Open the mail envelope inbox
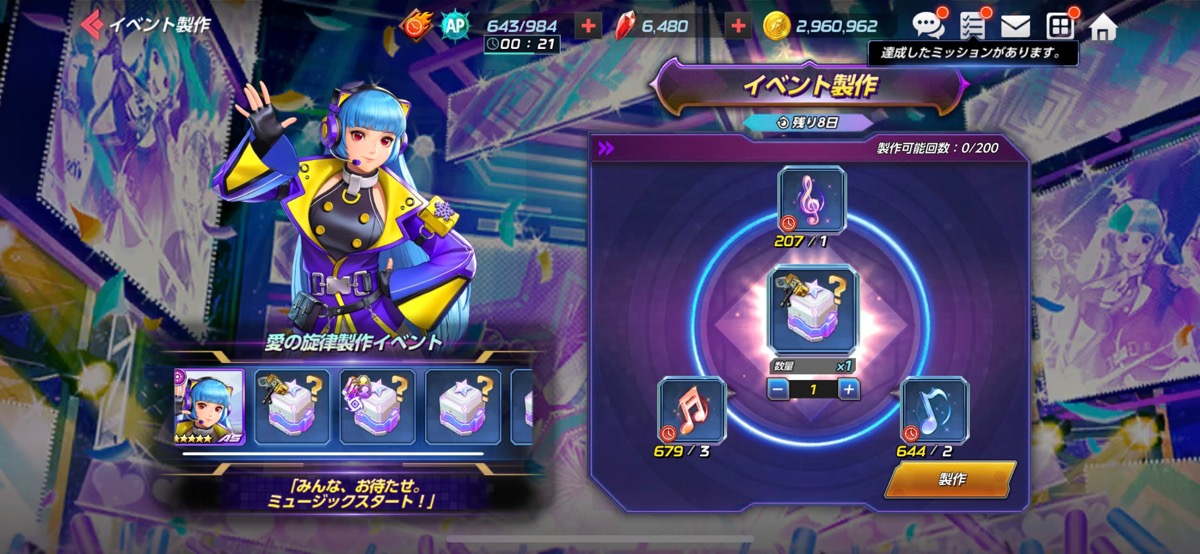 tap(1015, 26)
